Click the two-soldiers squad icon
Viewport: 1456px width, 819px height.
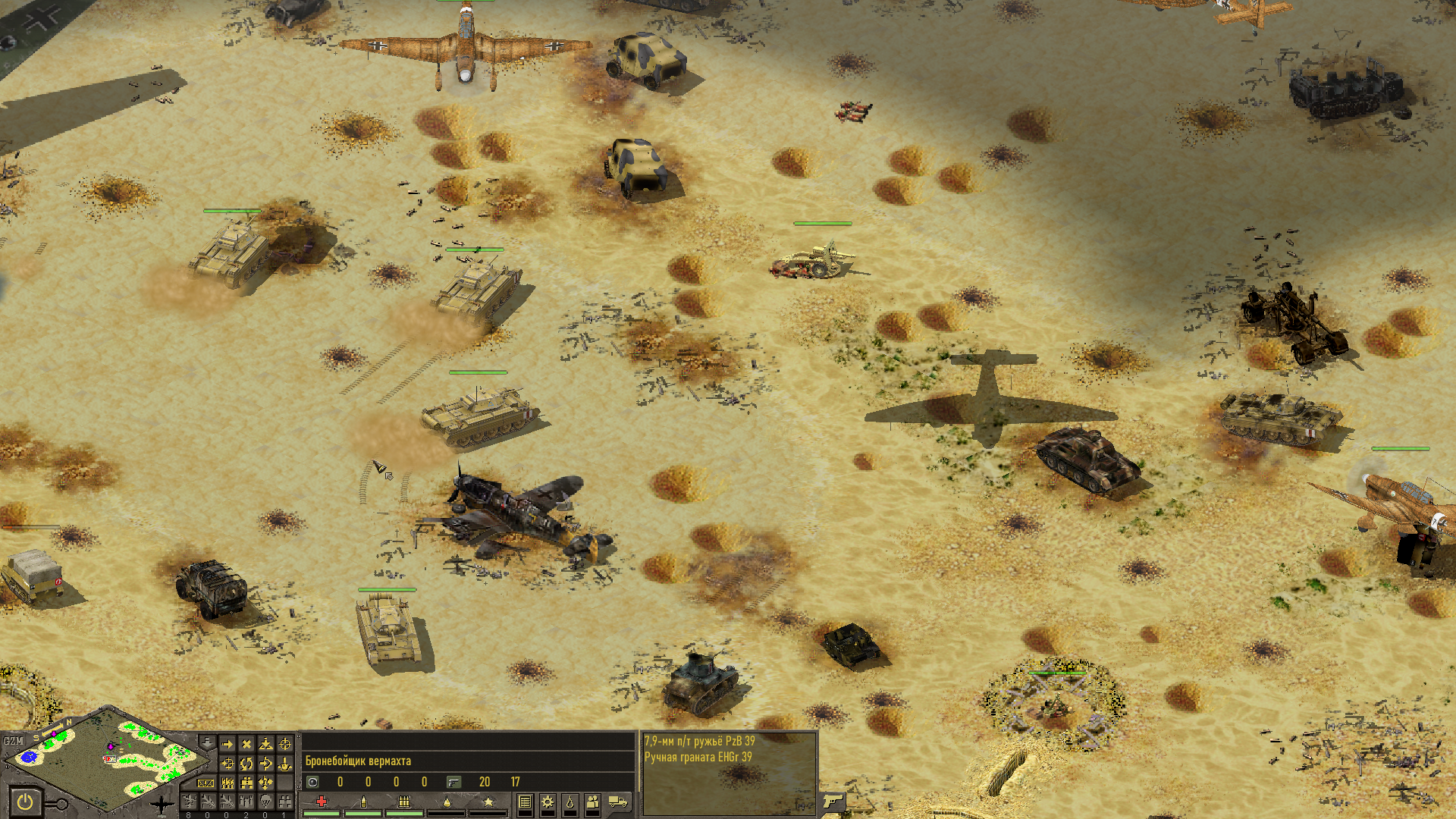tap(593, 802)
